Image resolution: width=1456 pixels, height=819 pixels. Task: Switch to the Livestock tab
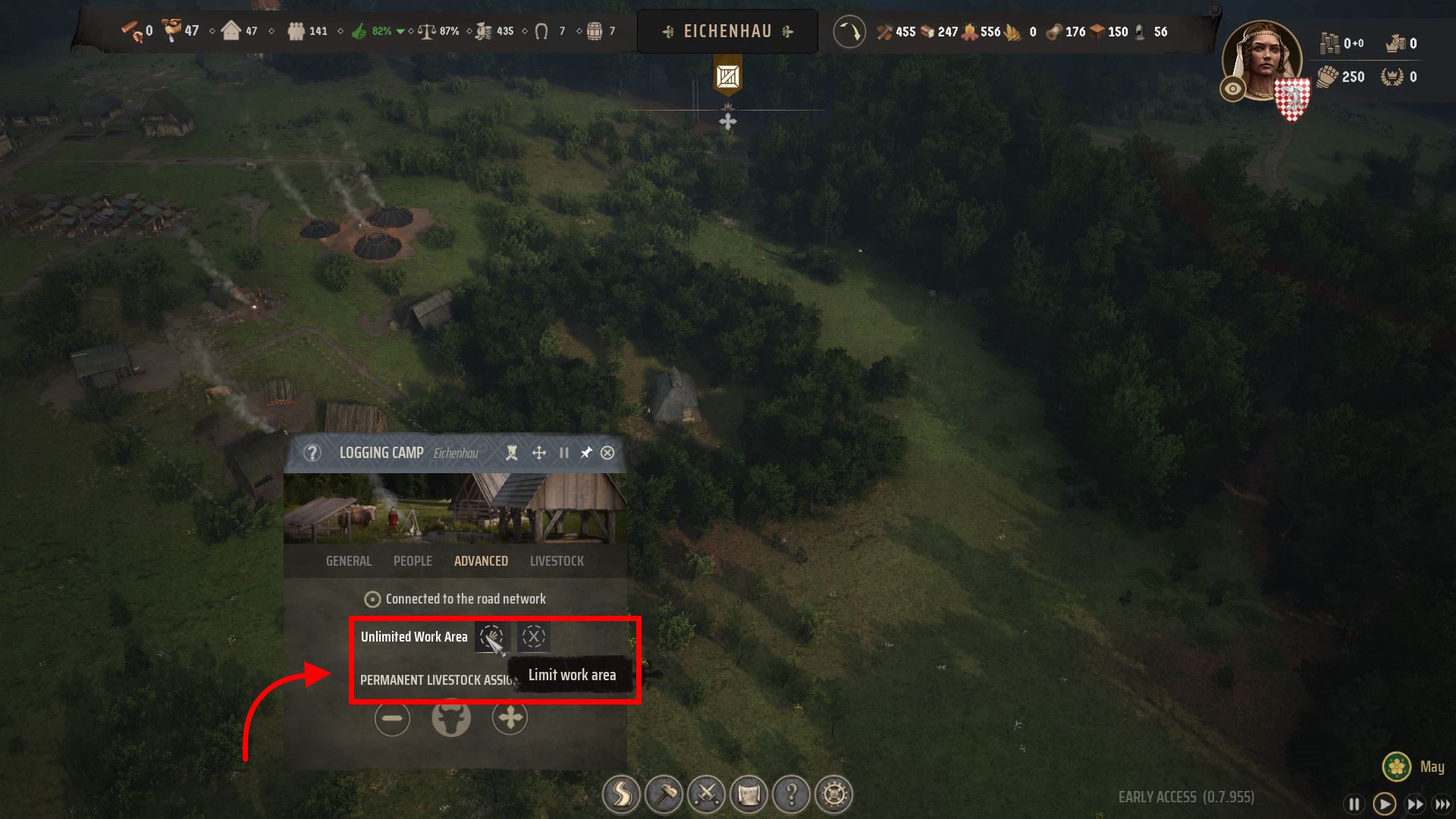point(557,561)
